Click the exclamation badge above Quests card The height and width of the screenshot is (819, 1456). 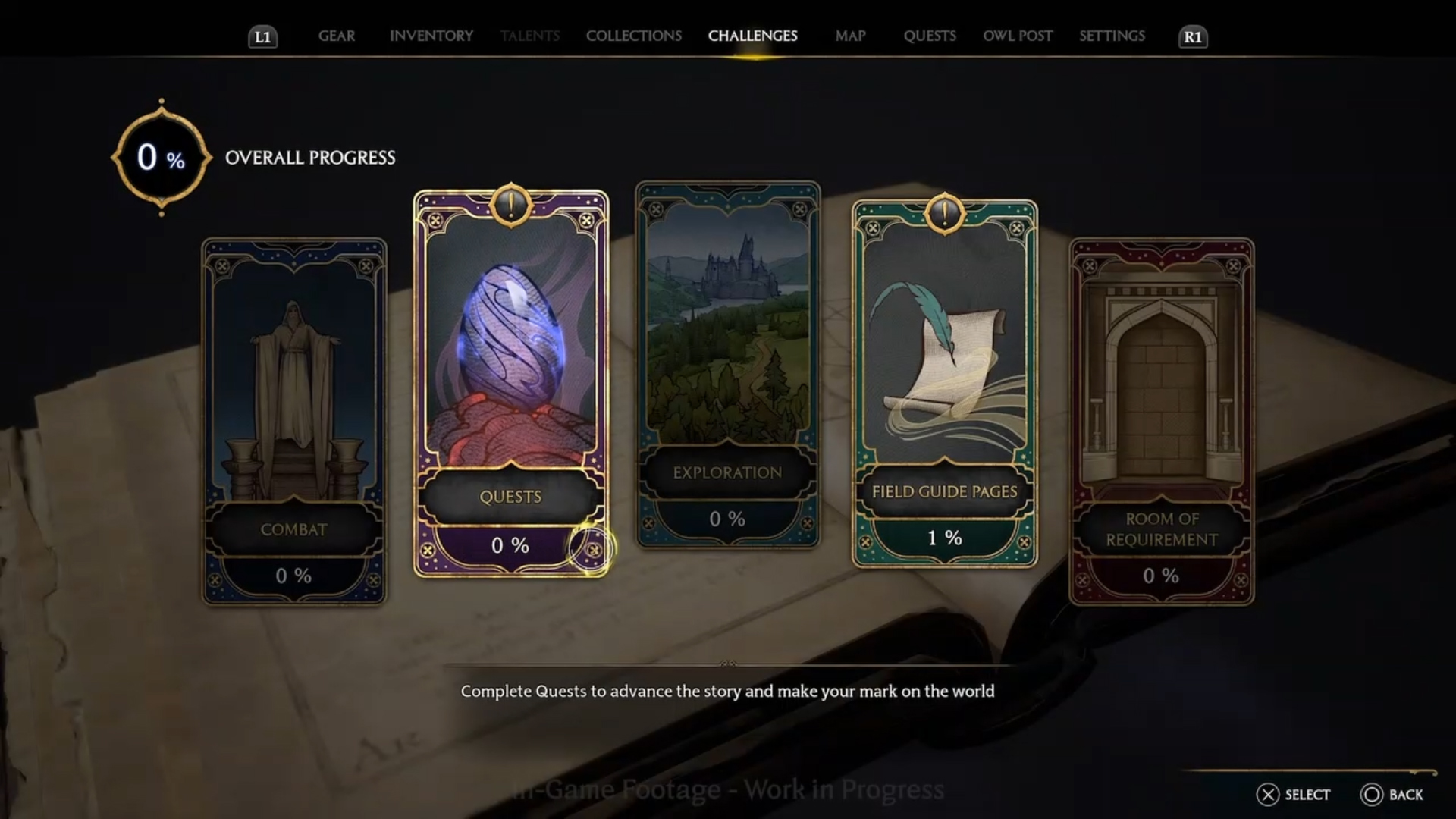[510, 206]
